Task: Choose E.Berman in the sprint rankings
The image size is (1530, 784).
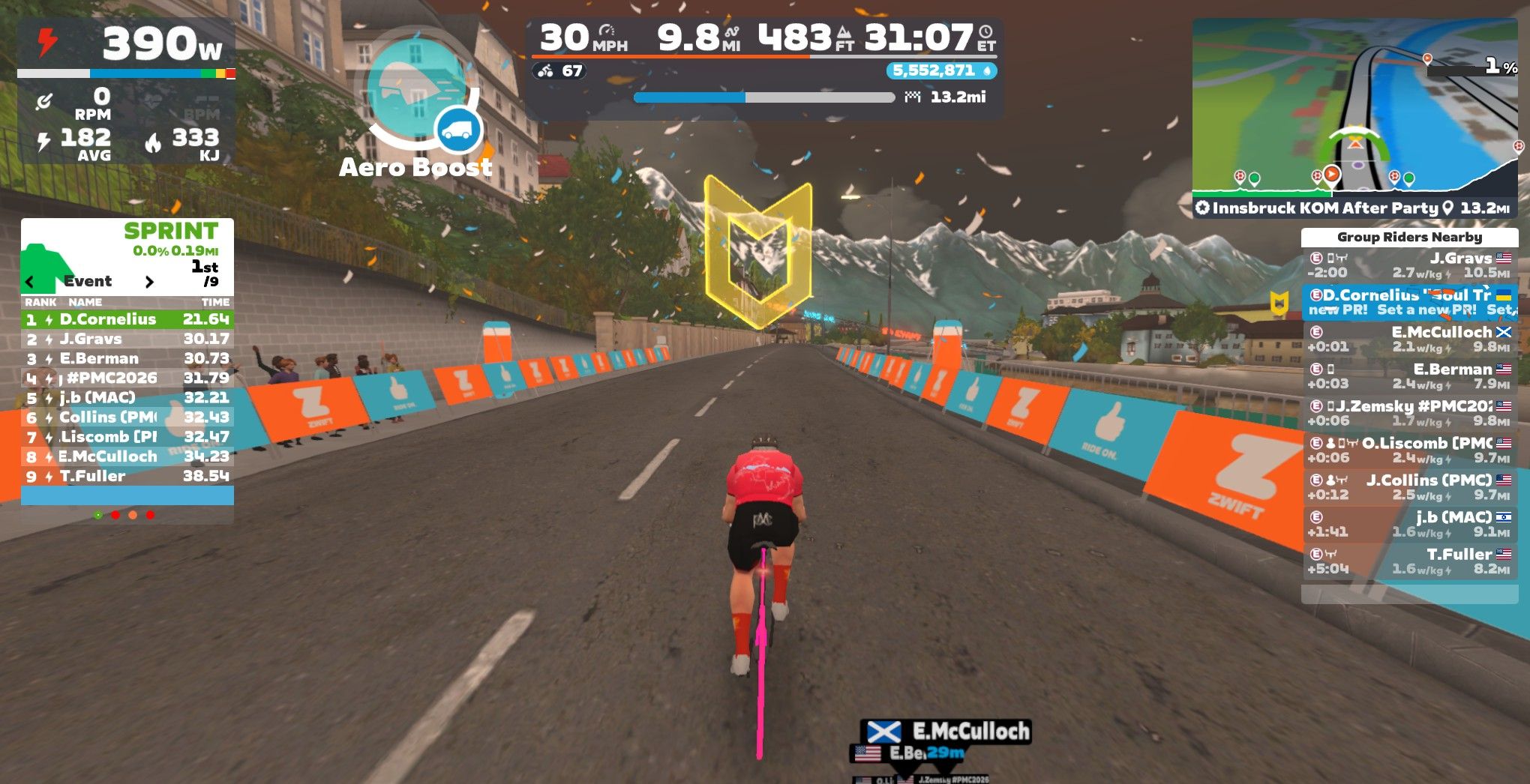Action: coord(127,358)
